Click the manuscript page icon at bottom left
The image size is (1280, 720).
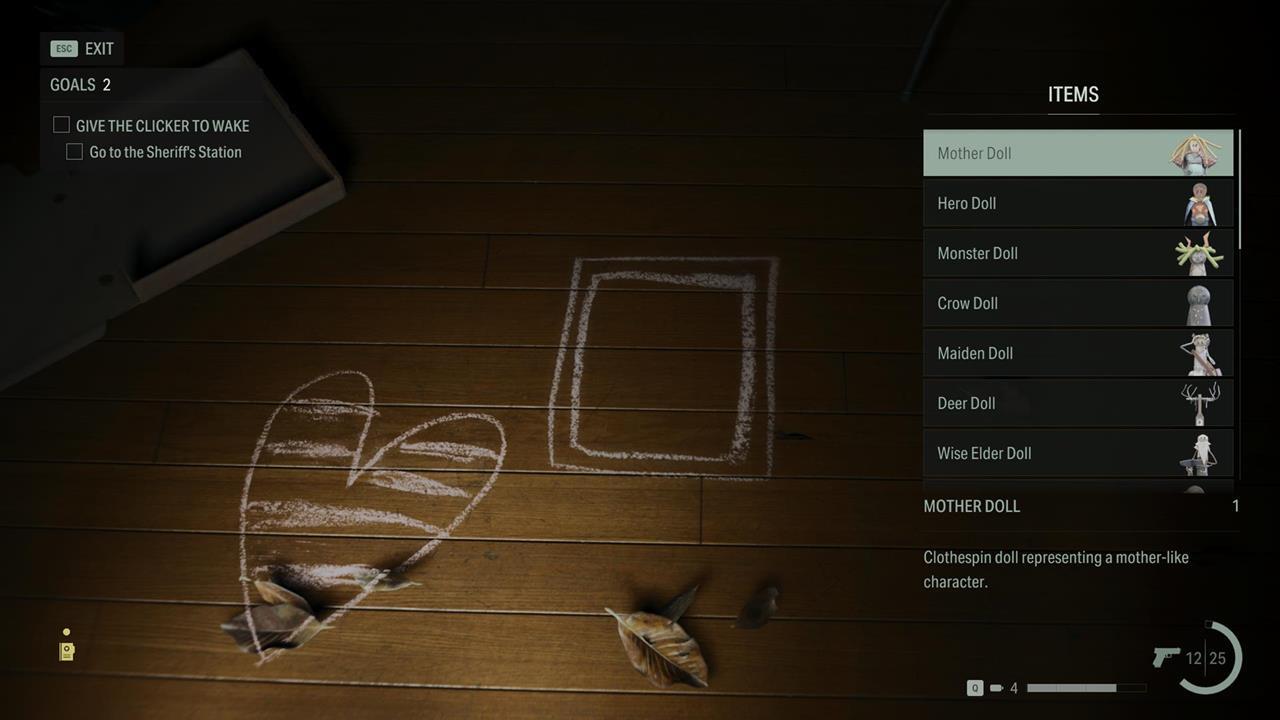coord(66,651)
